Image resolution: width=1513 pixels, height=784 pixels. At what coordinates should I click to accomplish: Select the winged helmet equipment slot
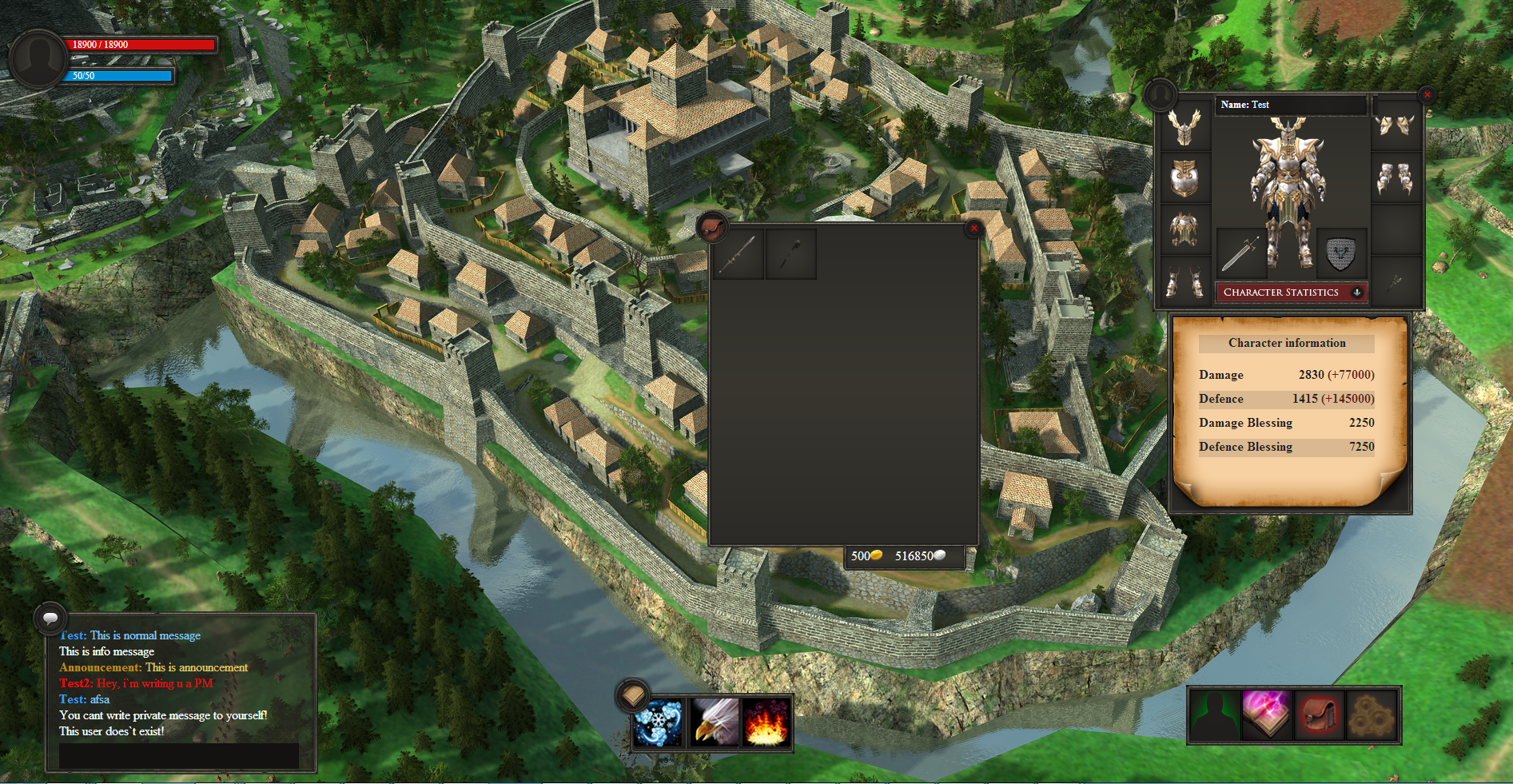(x=1184, y=127)
